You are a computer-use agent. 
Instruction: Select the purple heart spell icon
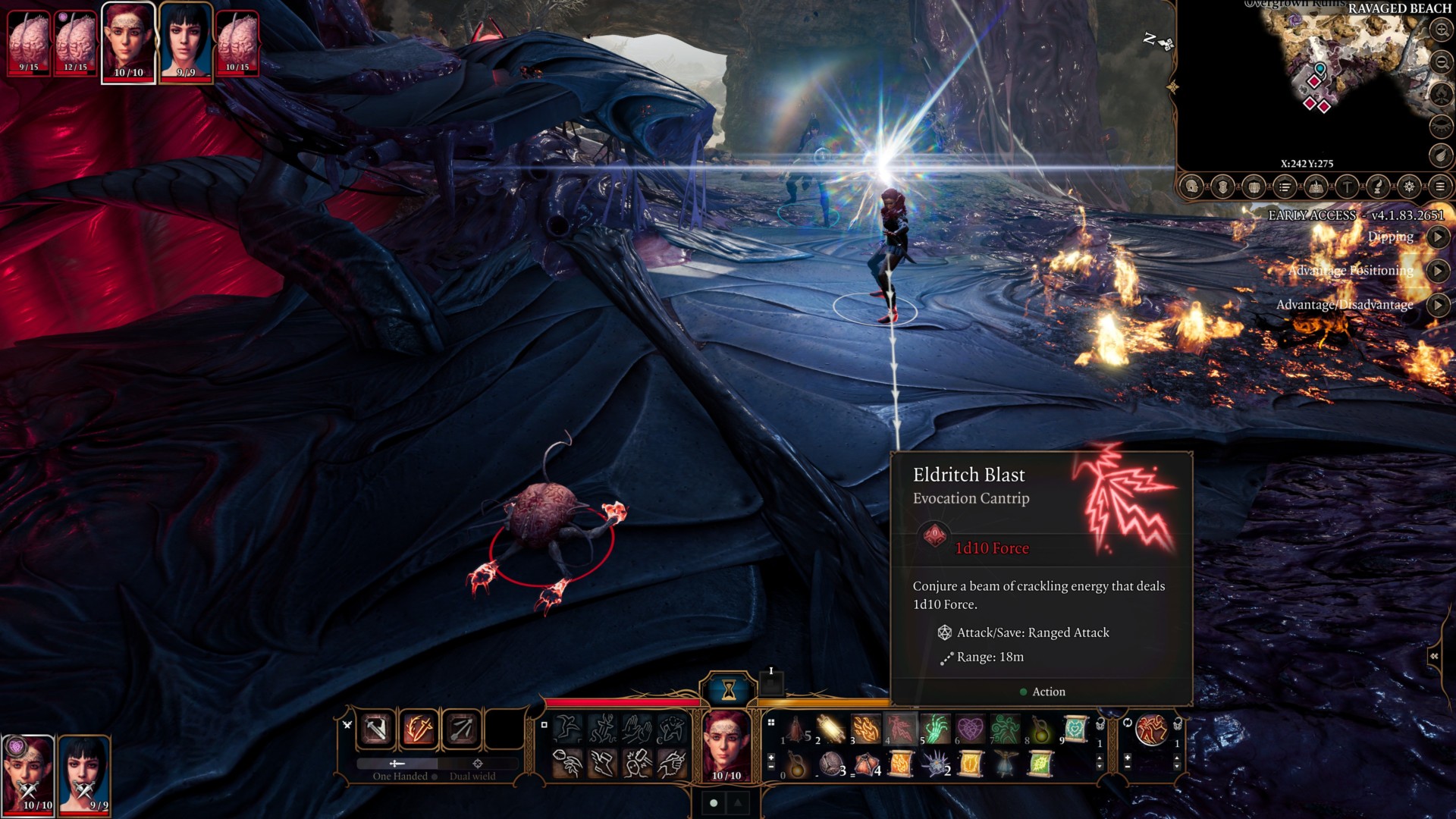point(970,730)
